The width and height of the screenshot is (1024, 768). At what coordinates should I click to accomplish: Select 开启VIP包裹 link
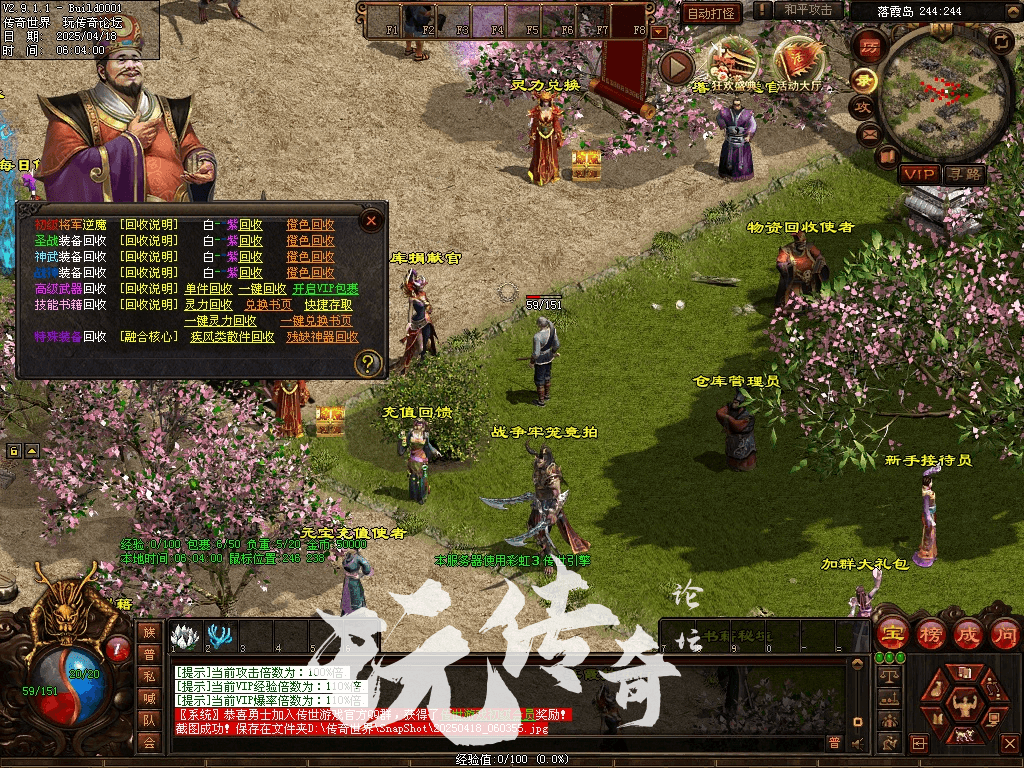tap(326, 289)
